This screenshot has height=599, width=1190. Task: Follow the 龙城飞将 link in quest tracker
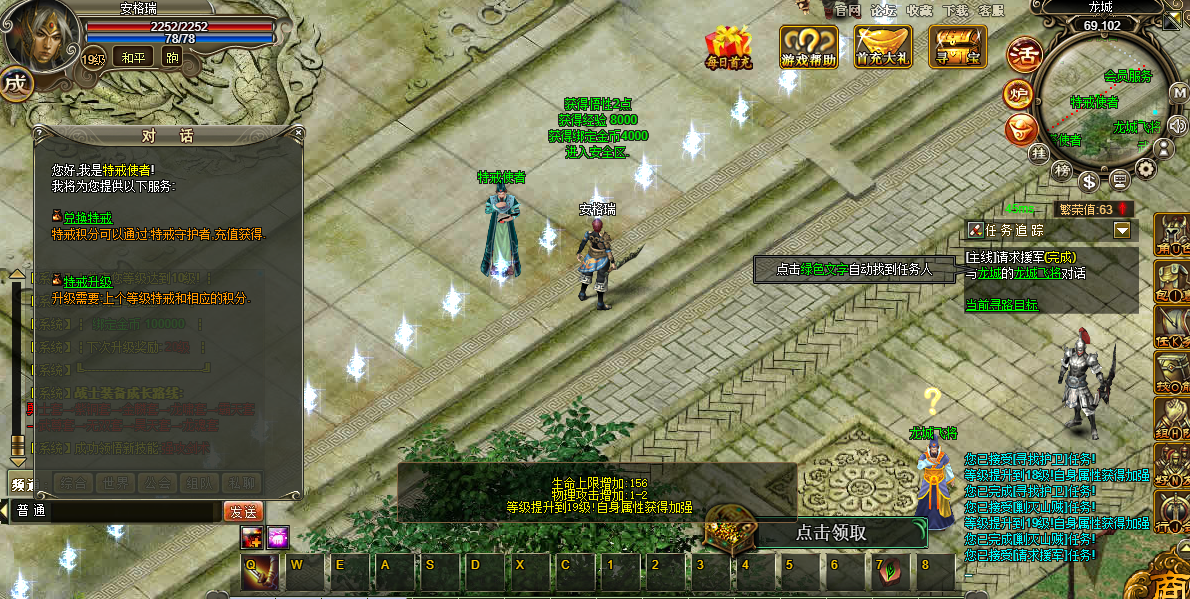tap(1038, 273)
